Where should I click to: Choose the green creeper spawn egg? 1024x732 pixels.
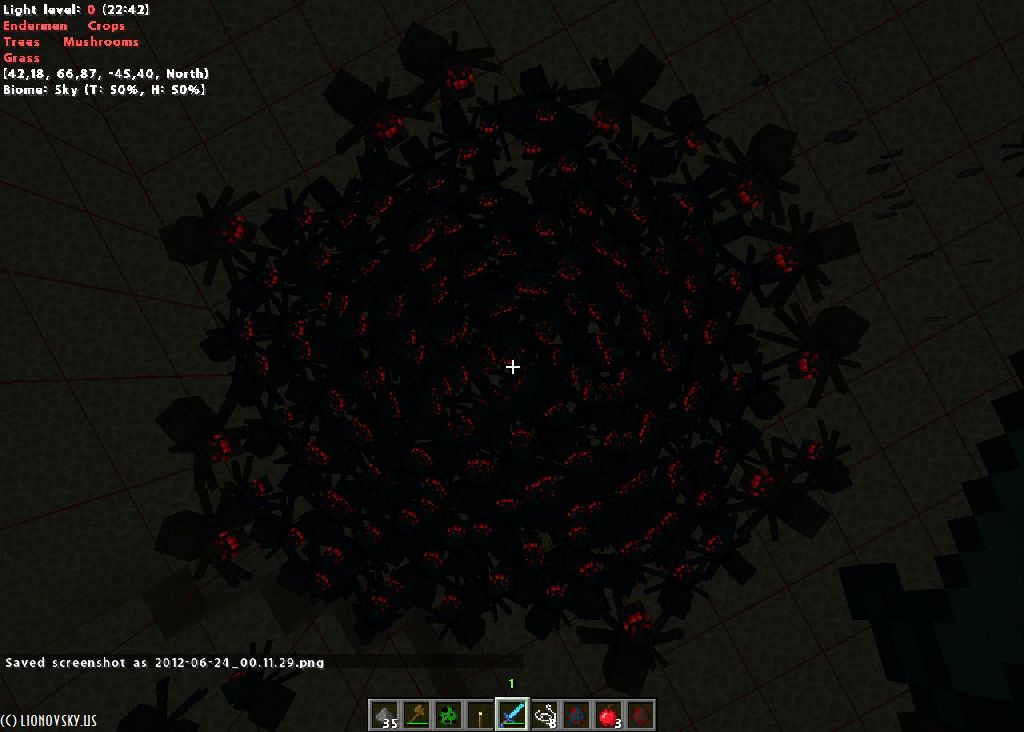pos(448,715)
